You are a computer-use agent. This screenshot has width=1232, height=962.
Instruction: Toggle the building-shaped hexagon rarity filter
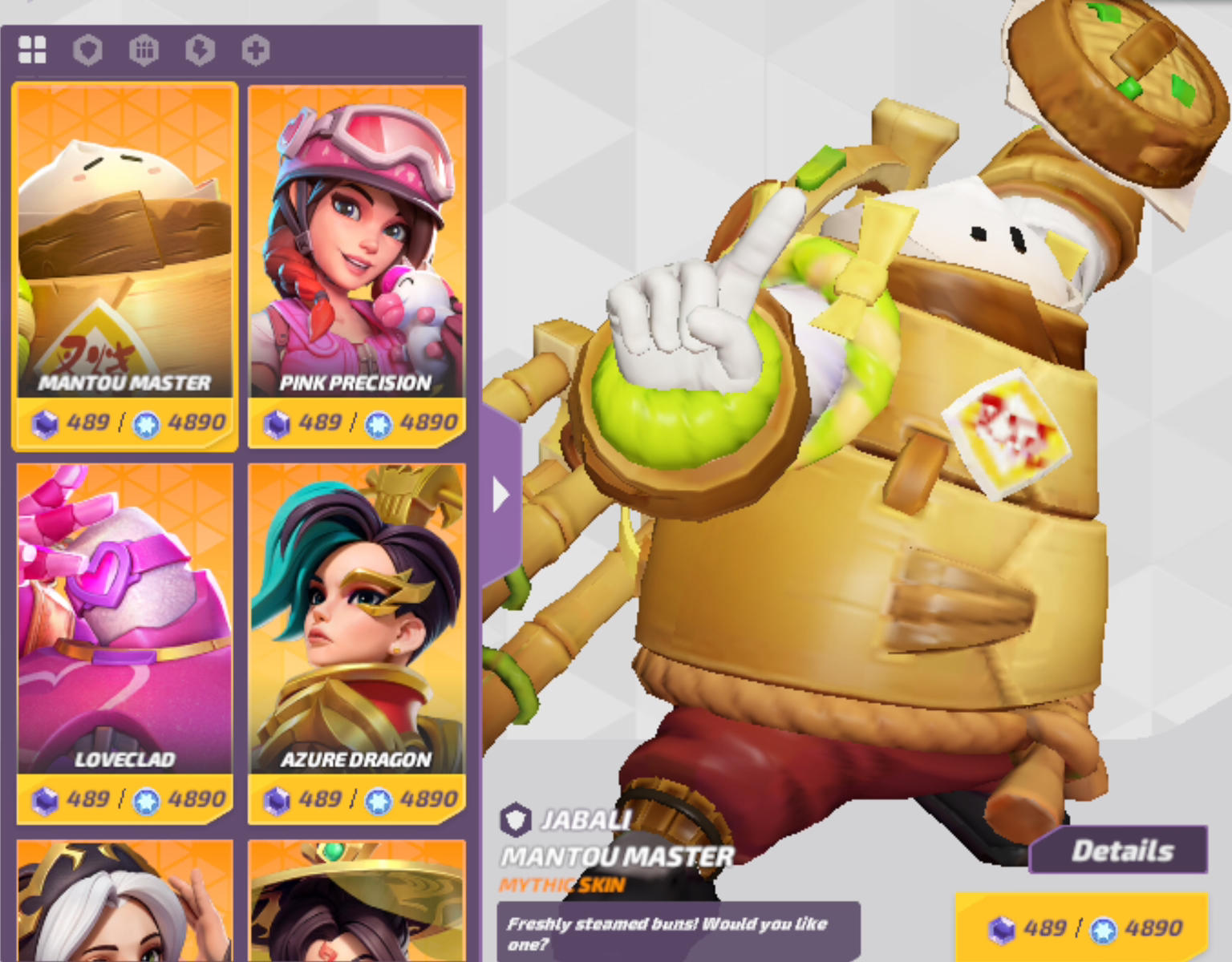coord(144,49)
